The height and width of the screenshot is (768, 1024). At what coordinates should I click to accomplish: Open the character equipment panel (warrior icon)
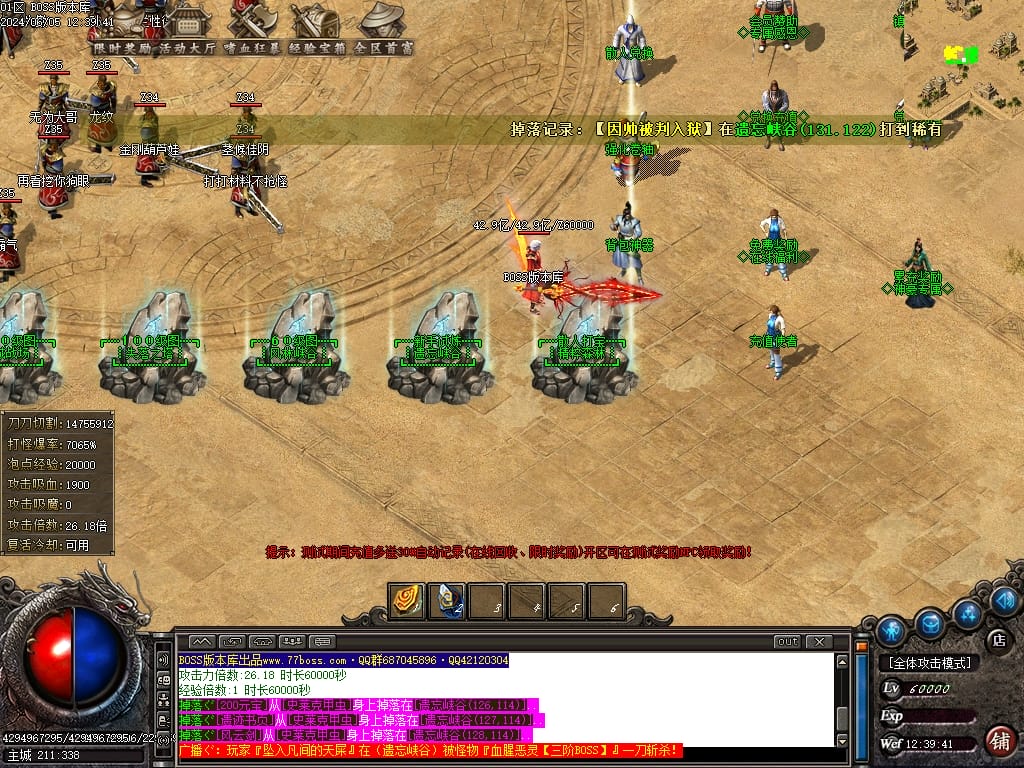[x=891, y=630]
